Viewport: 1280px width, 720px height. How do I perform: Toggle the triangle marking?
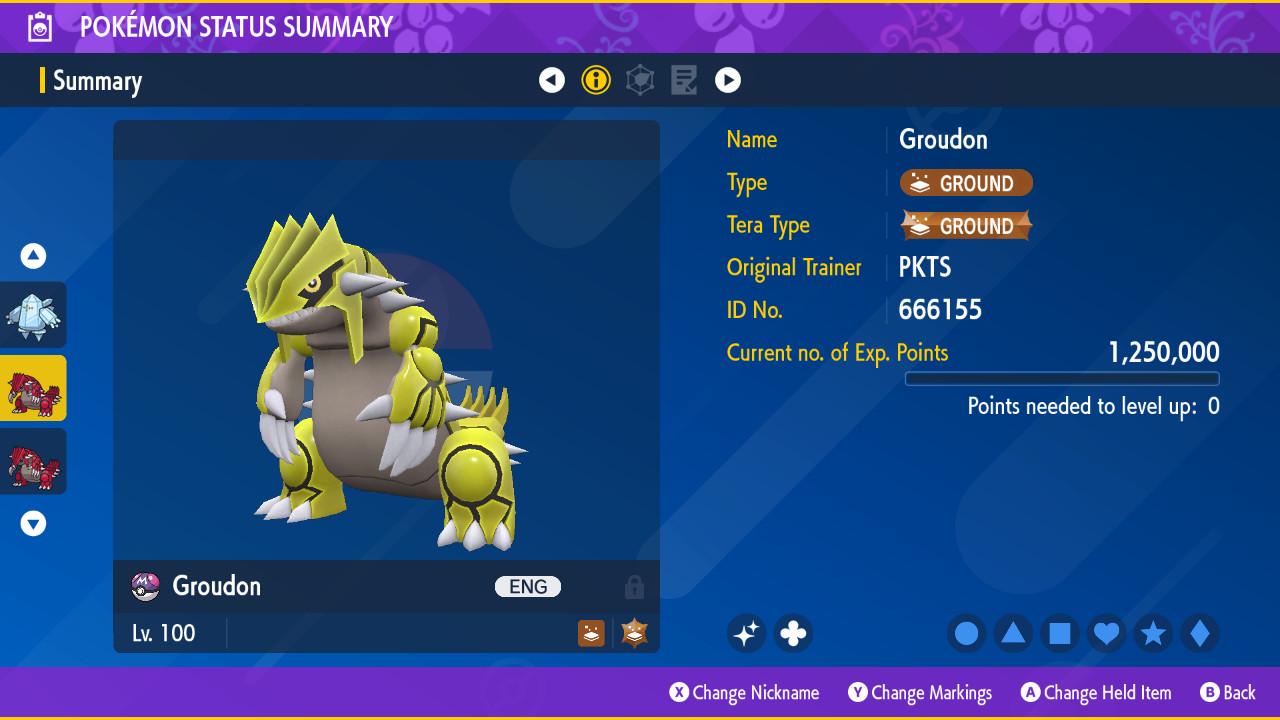click(1013, 633)
